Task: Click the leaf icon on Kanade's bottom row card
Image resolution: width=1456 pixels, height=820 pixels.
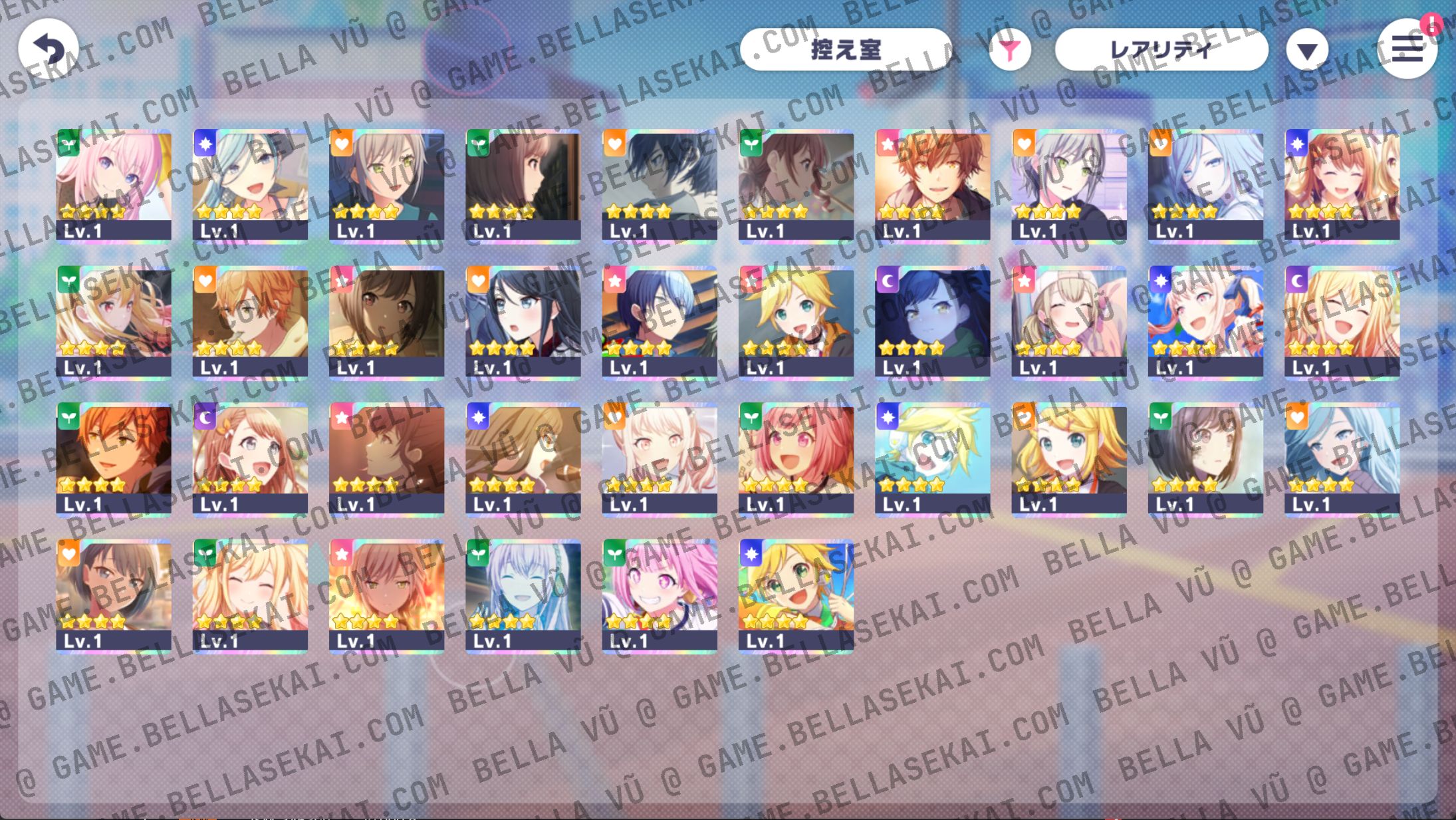Action: pos(477,553)
